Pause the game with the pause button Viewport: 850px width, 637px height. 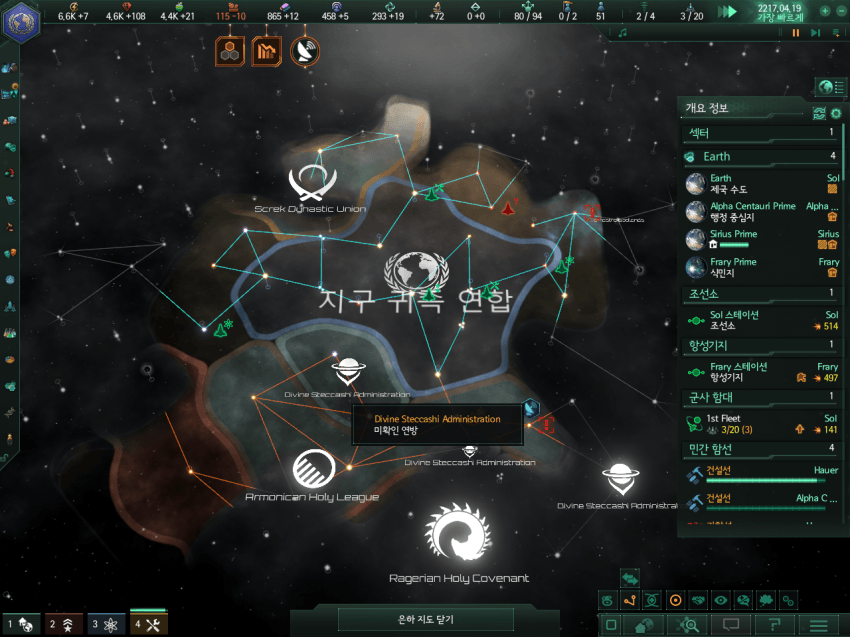(796, 33)
